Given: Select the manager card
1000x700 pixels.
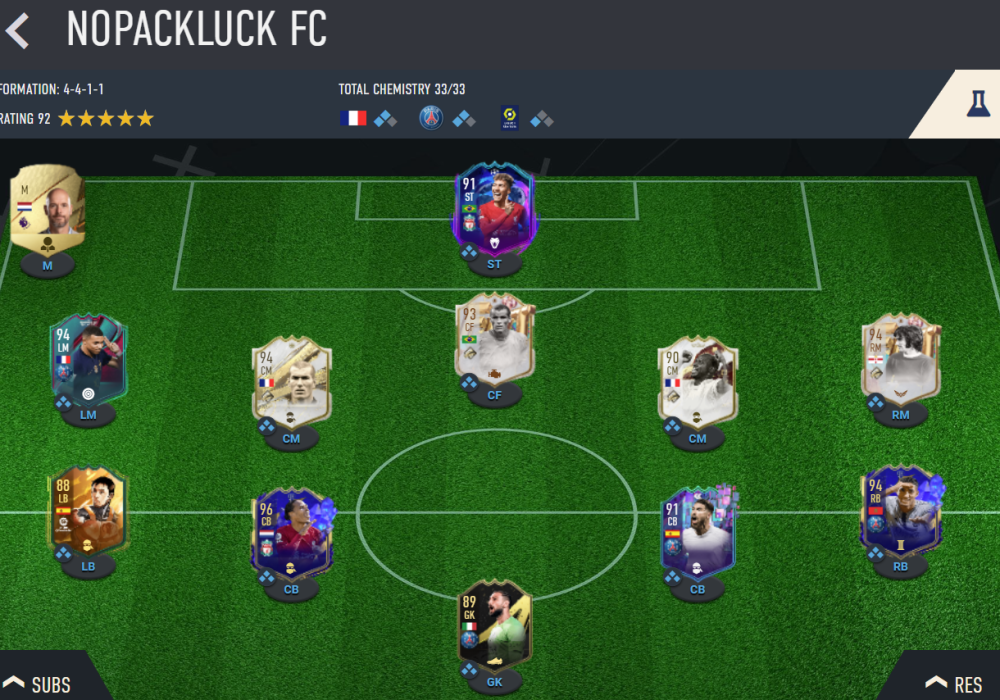Looking at the screenshot, I should pyautogui.click(x=47, y=208).
